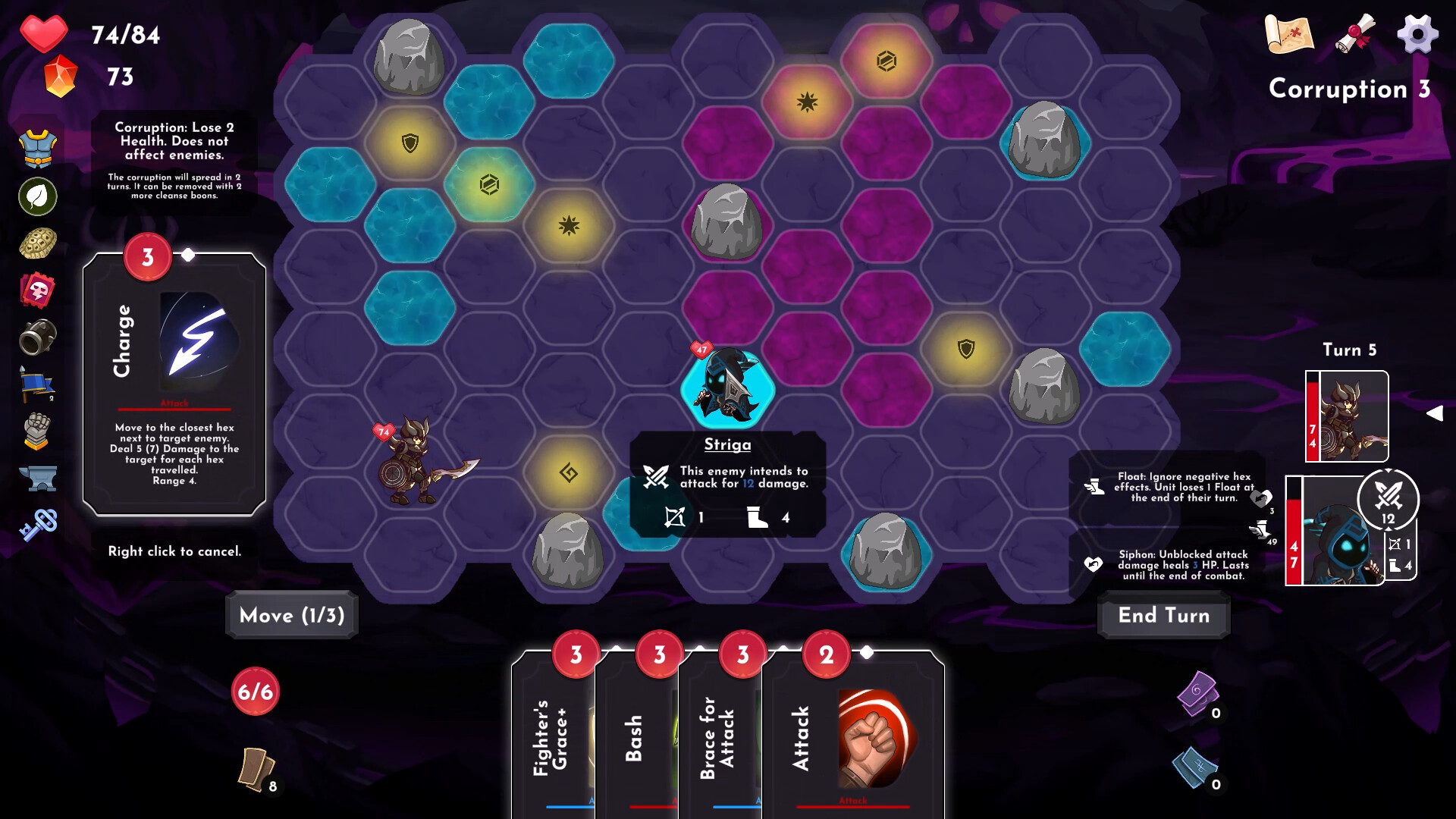Click the Move (1/3) button
The height and width of the screenshot is (819, 1456).
point(291,615)
